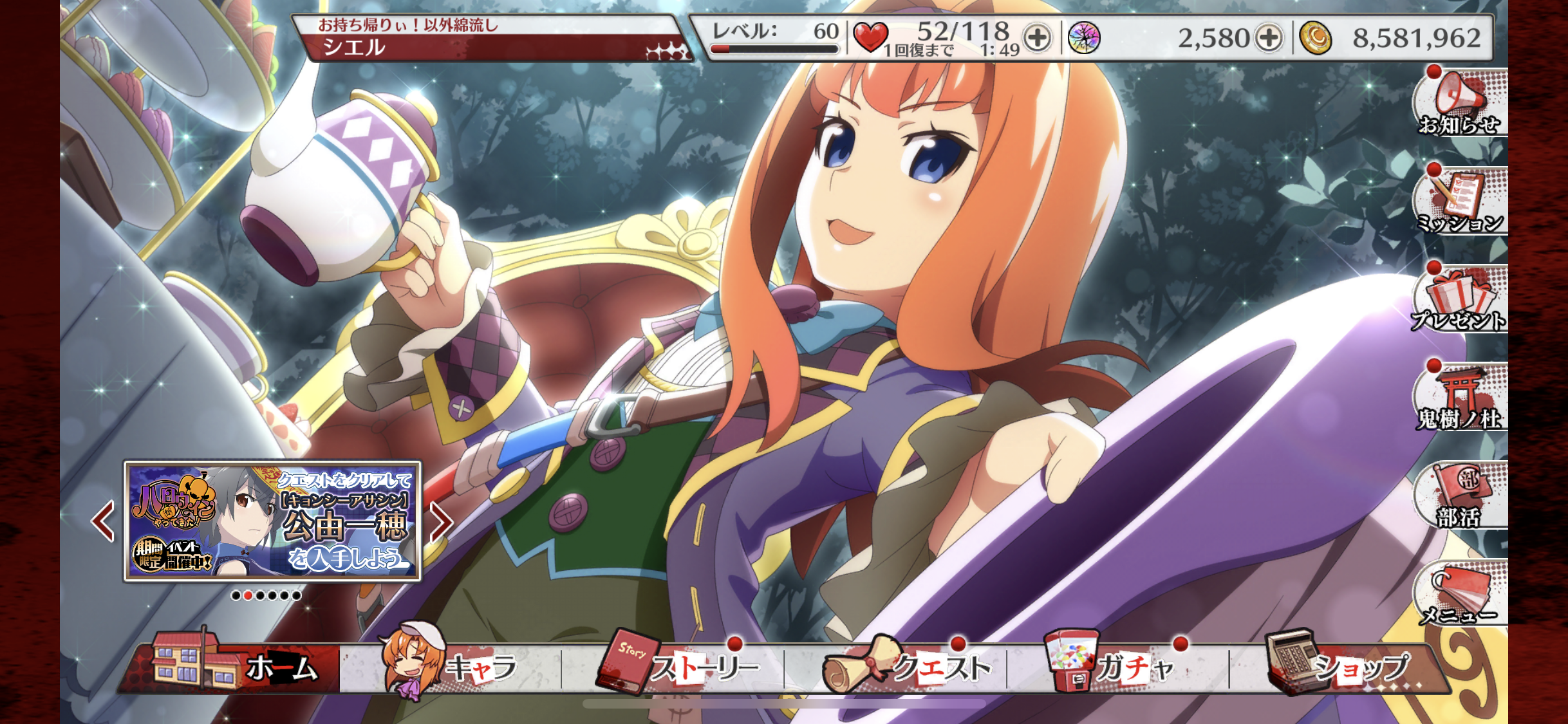Tap the Halloween event banner

[x=272, y=520]
